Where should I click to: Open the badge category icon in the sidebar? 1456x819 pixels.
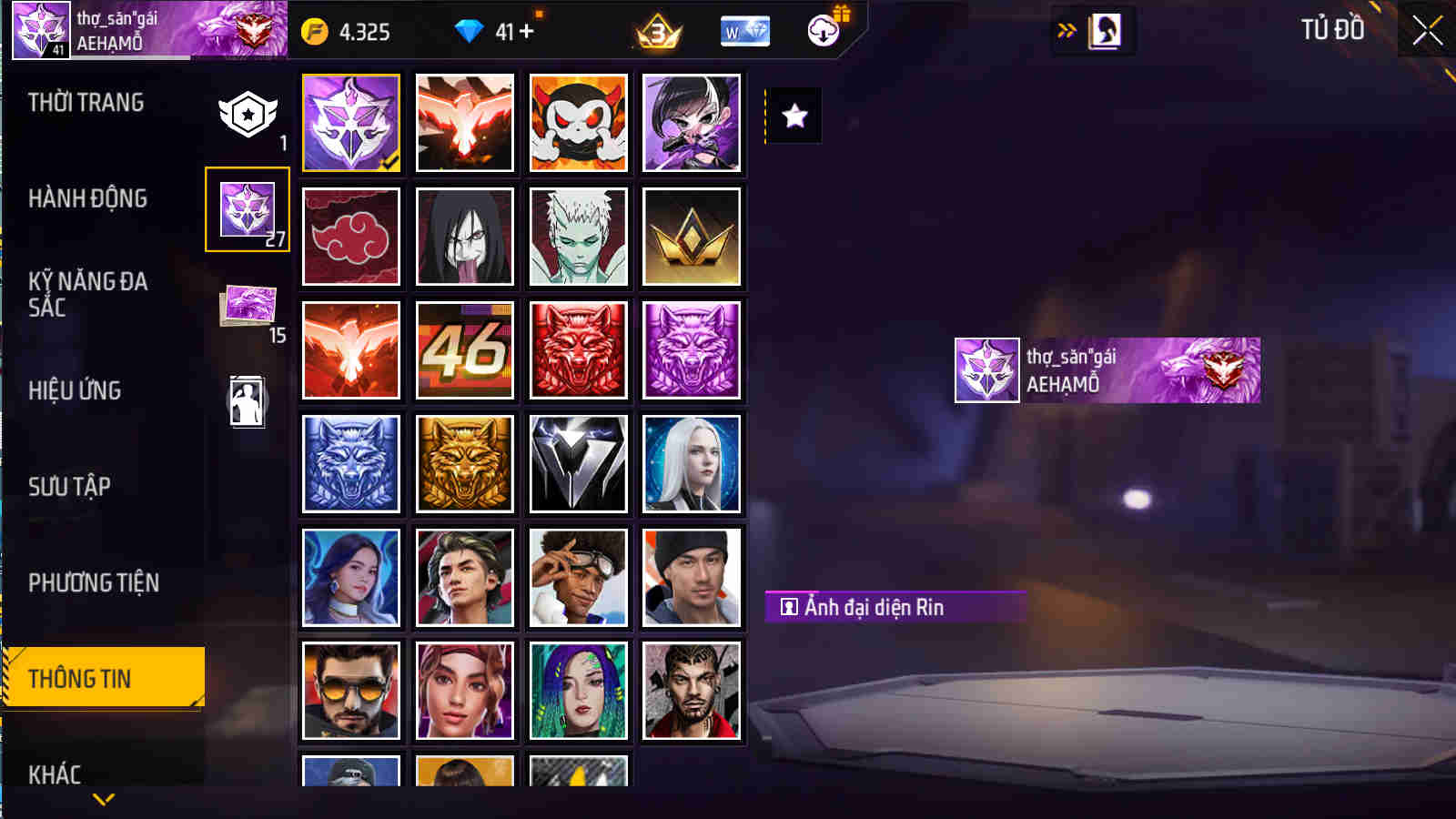point(248,115)
